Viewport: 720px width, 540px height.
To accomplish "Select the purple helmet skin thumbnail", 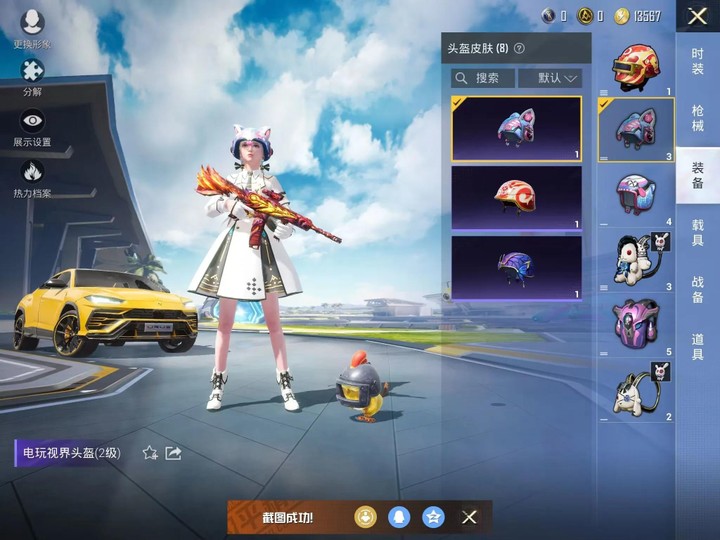I will tap(516, 267).
